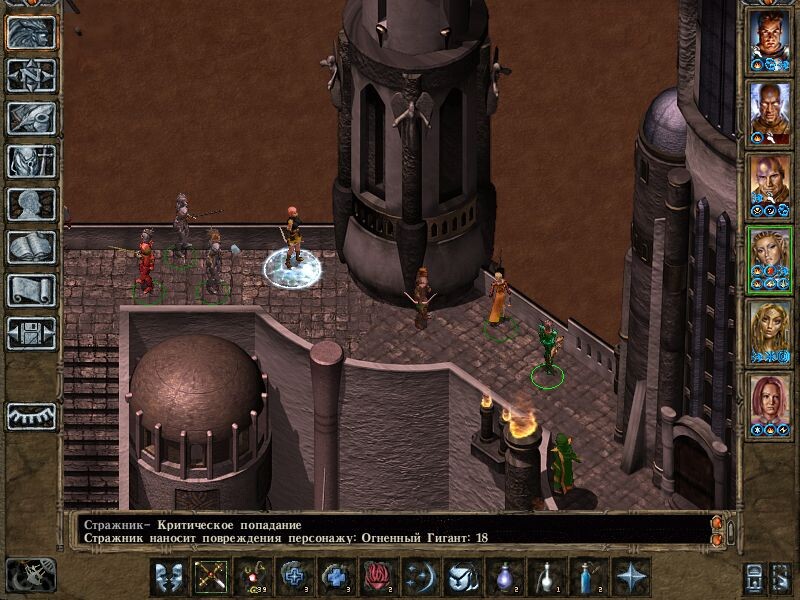Open the options floppy disk menu
Screen dimensions: 800x600
point(31,333)
